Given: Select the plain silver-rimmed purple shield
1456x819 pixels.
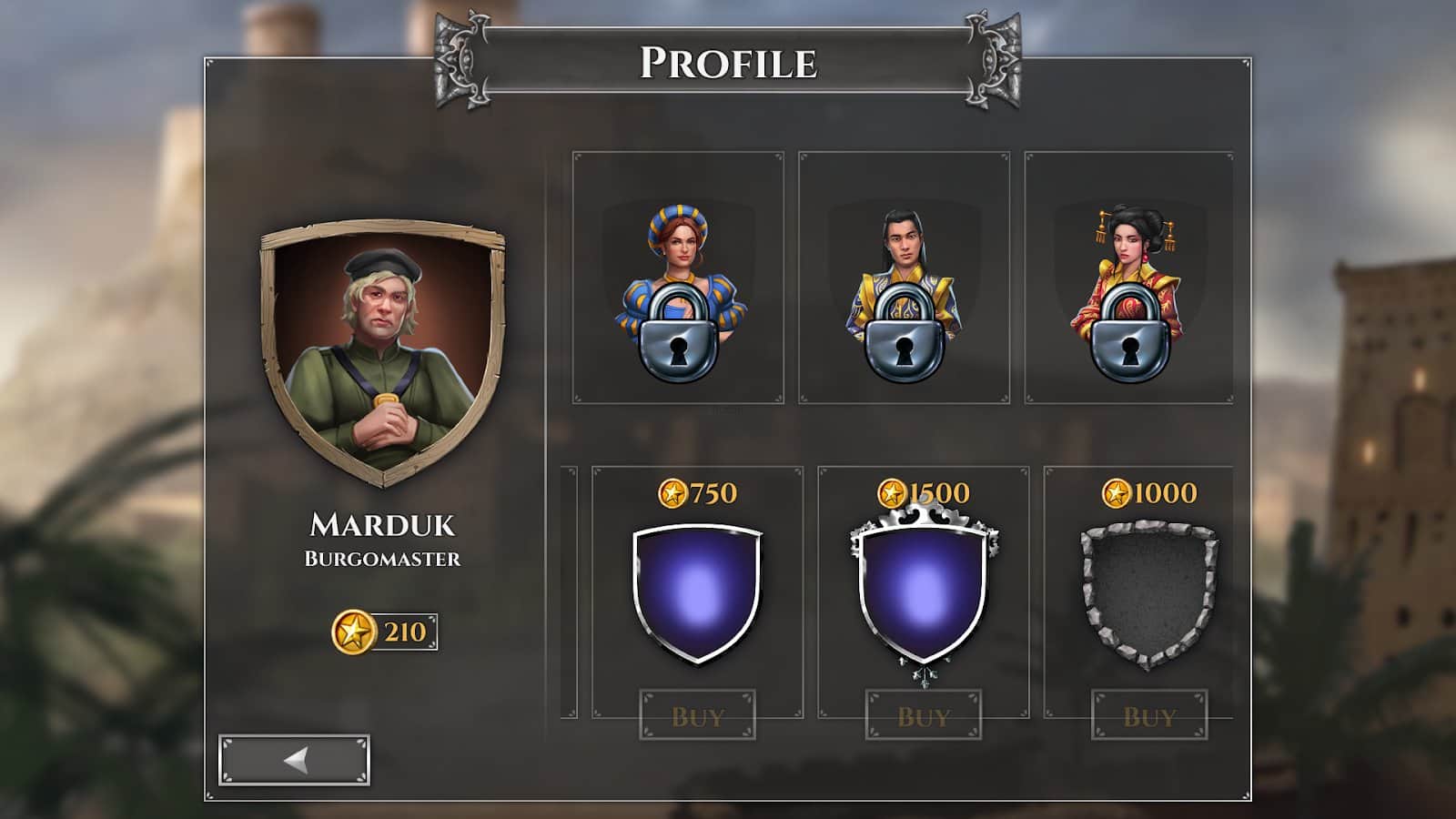Looking at the screenshot, I should (x=697, y=592).
